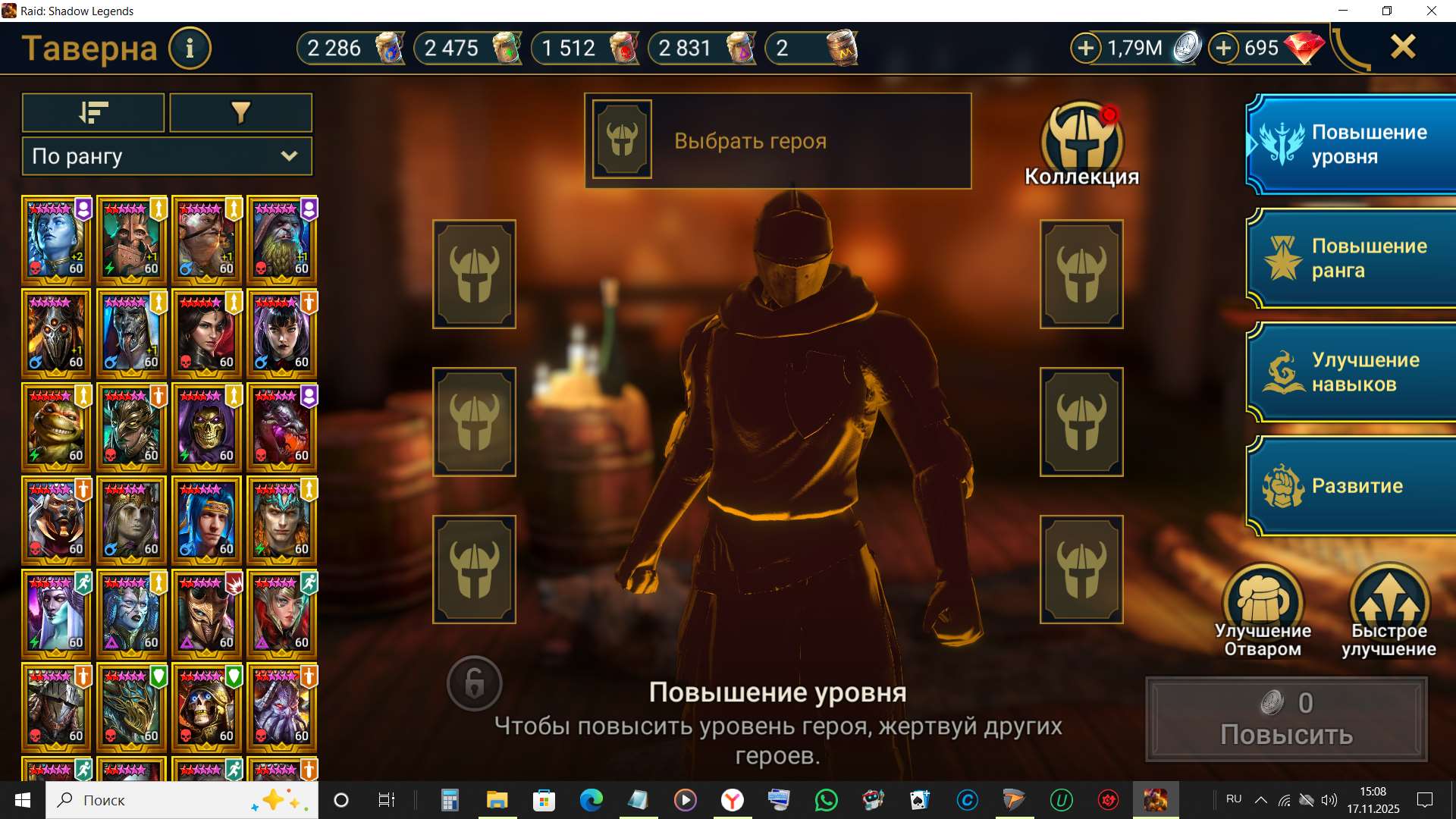Open the По рангу sorting dropdown

pos(152,156)
